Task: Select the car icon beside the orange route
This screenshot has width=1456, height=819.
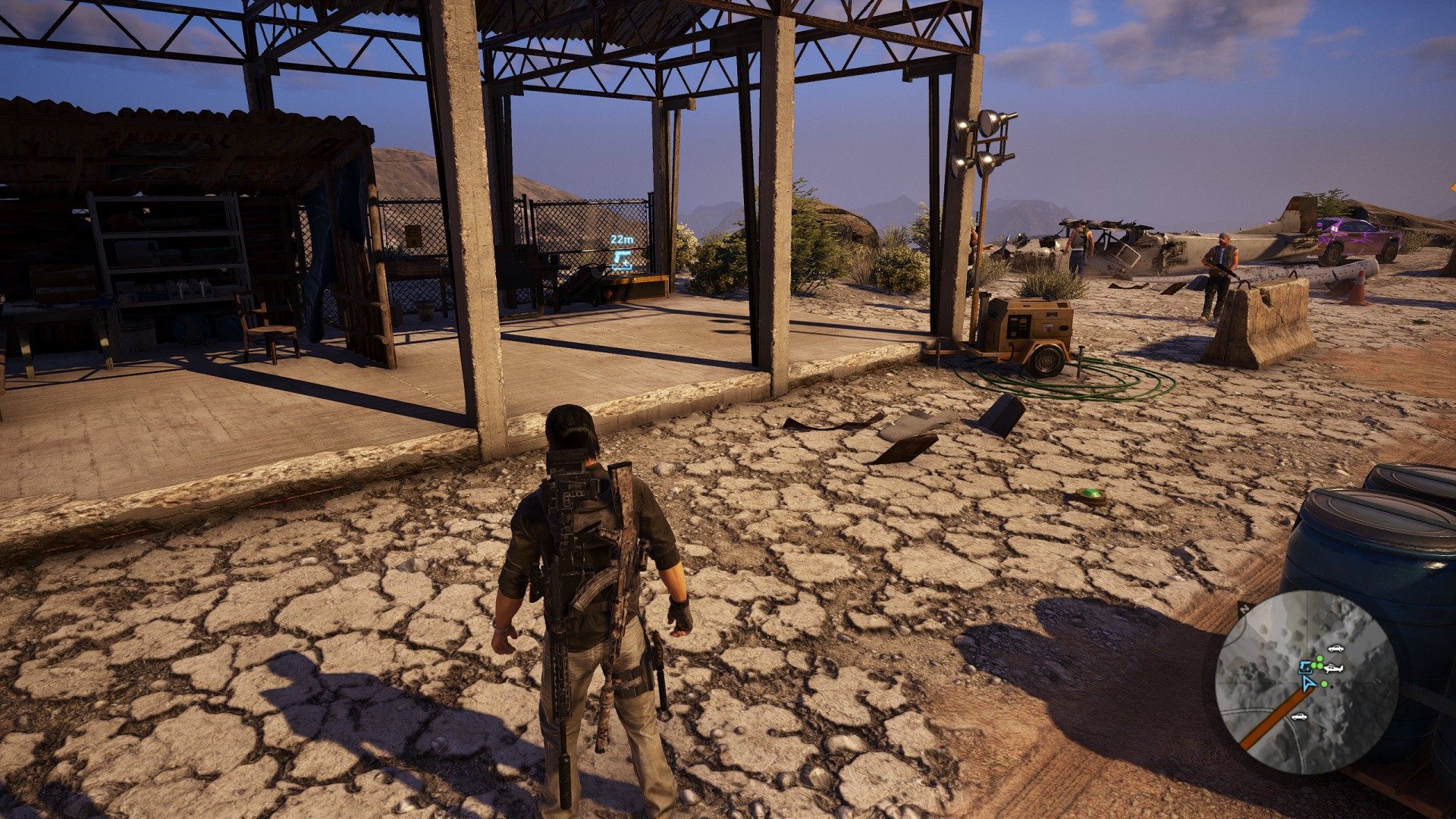Action: pos(1299,717)
